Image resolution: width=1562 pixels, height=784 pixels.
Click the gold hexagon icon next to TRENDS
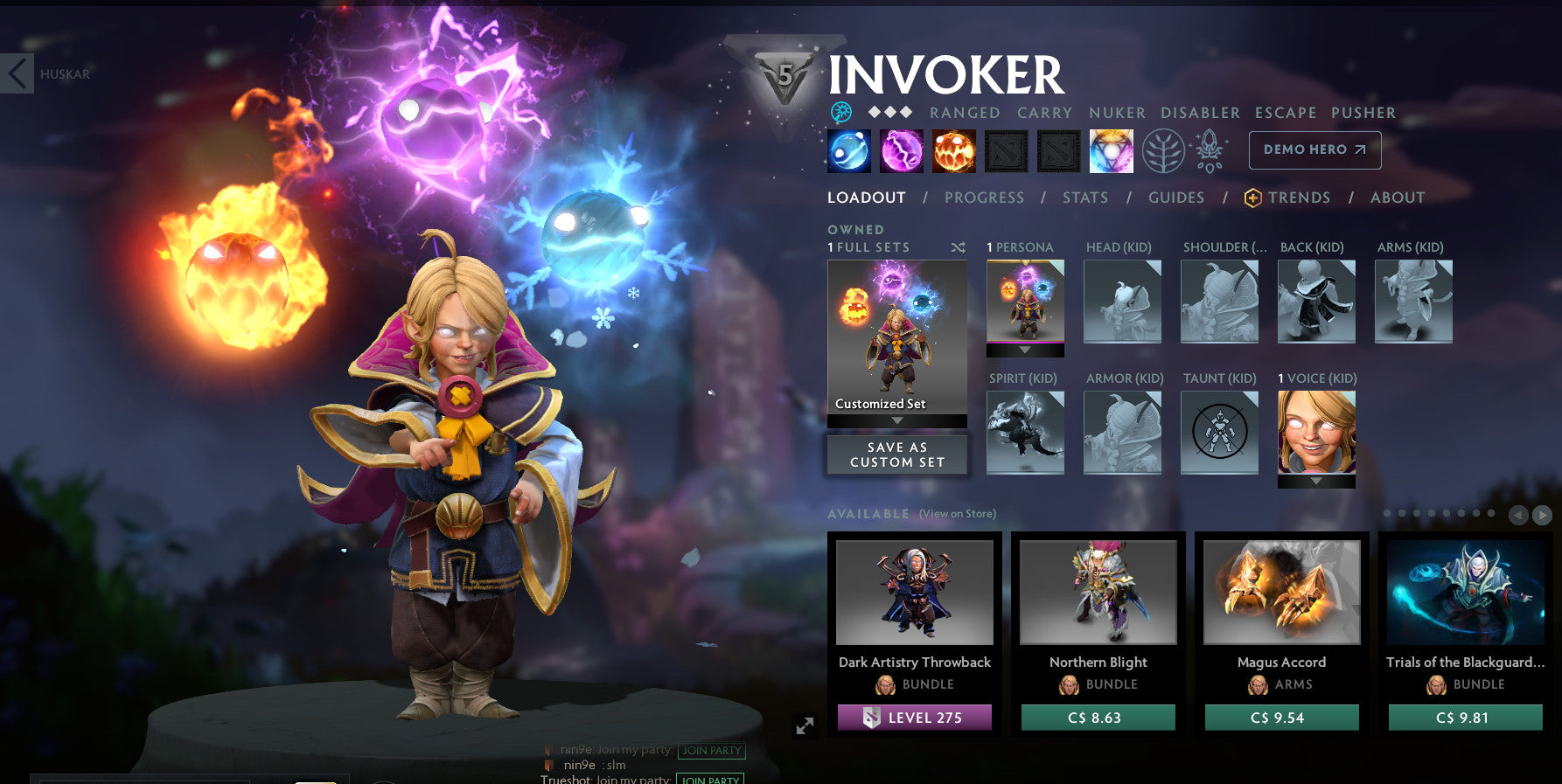click(1252, 198)
